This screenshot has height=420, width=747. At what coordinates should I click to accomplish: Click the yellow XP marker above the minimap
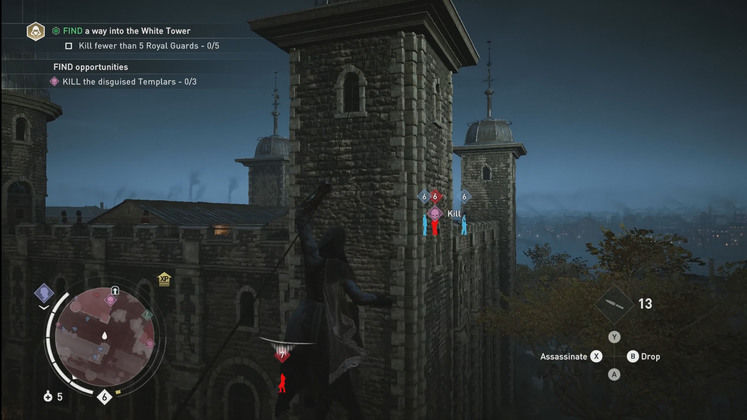pyautogui.click(x=164, y=281)
